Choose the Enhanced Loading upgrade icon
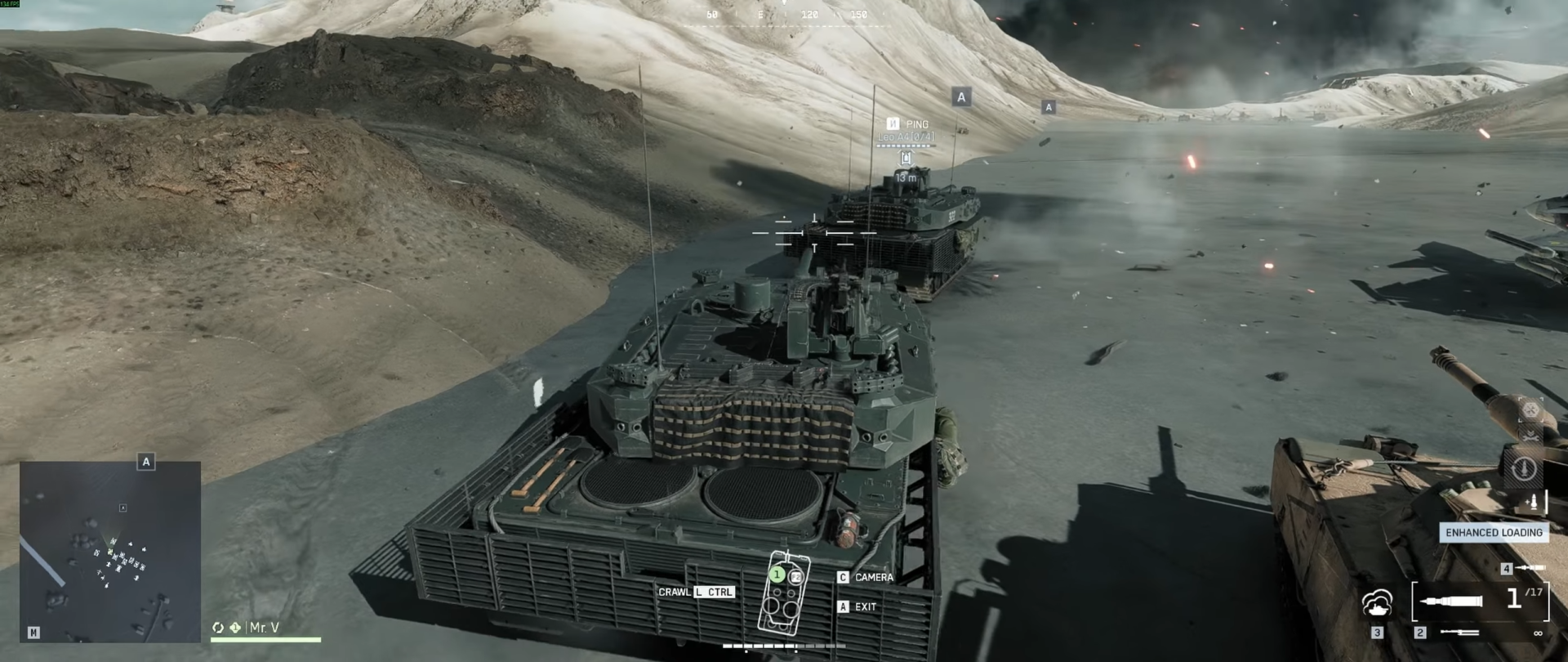The image size is (1568, 662). 1534,501
